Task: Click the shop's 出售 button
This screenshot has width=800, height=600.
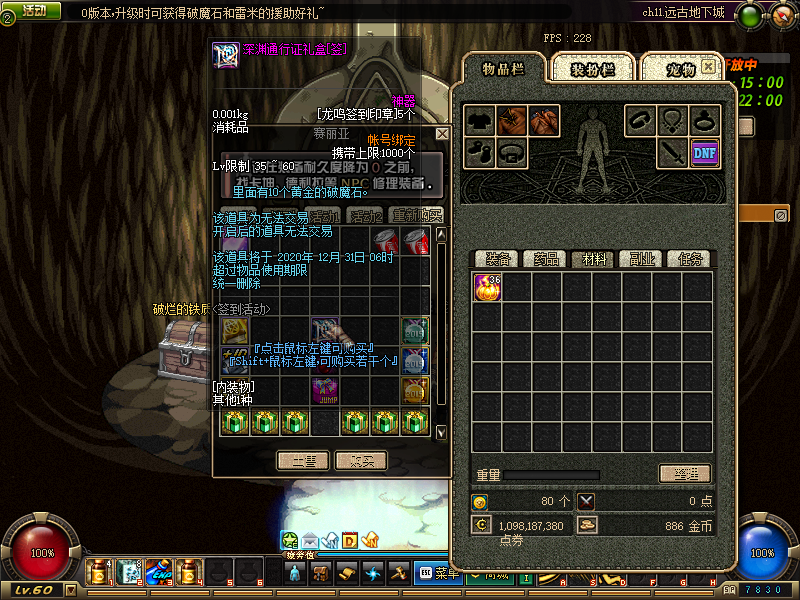Action: point(303,461)
